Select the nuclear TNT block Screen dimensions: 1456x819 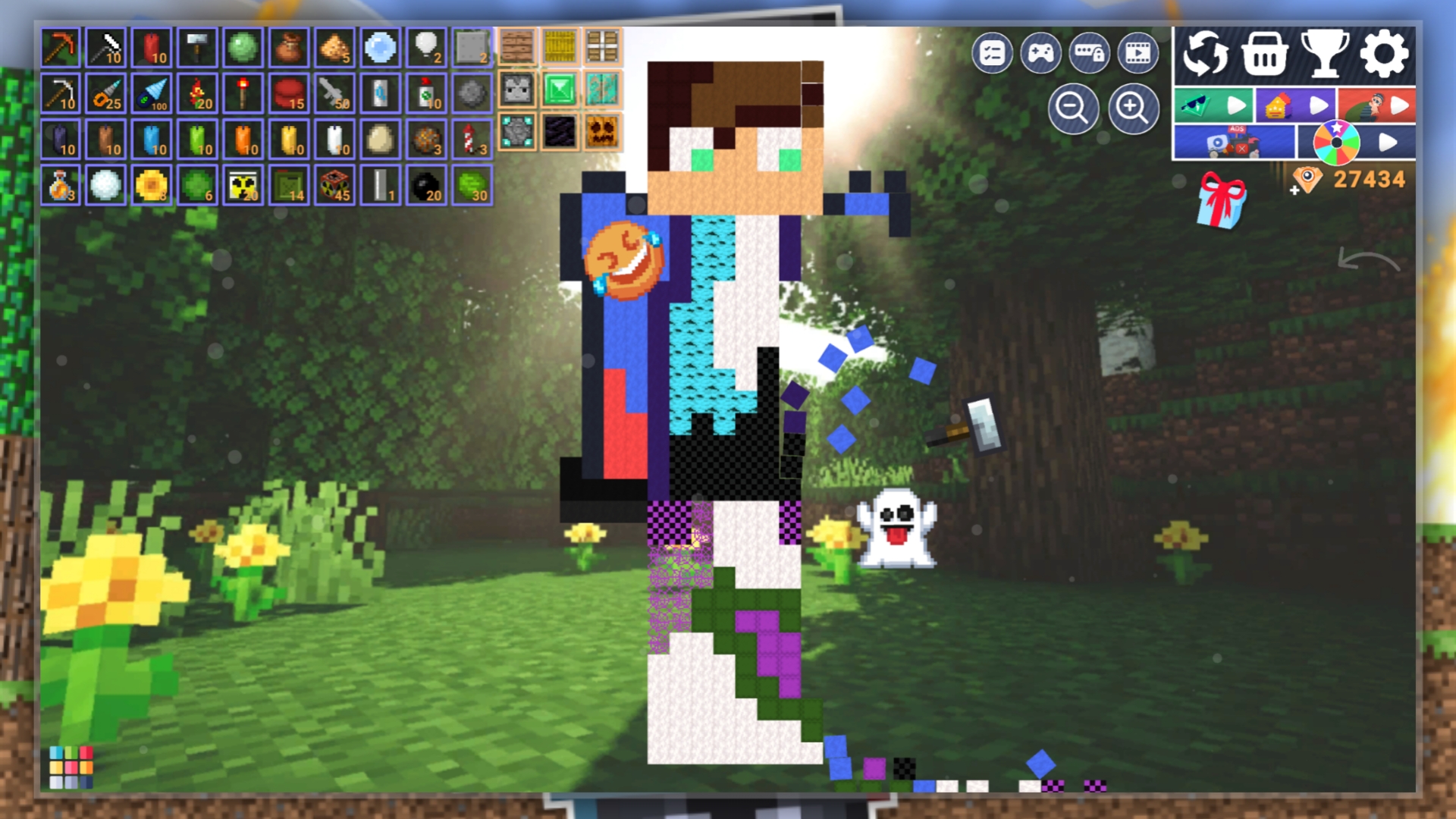point(334,184)
